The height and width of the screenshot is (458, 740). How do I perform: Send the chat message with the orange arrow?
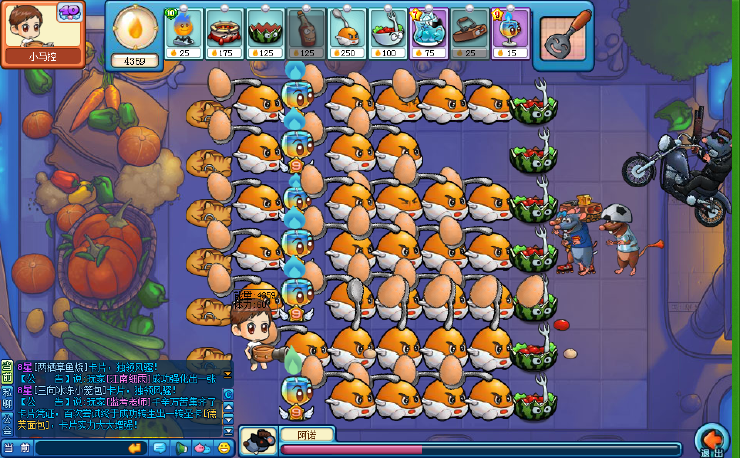(x=134, y=448)
